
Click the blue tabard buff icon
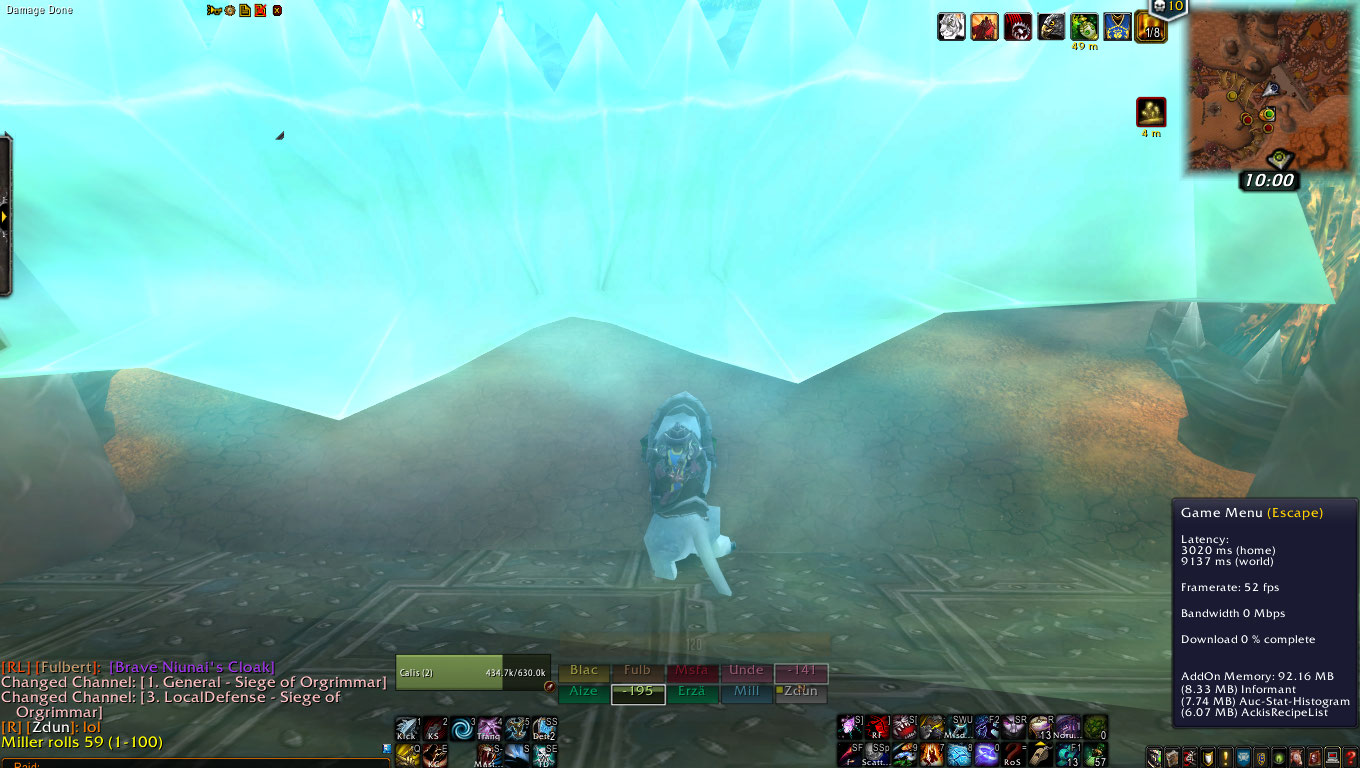[x=1117, y=27]
